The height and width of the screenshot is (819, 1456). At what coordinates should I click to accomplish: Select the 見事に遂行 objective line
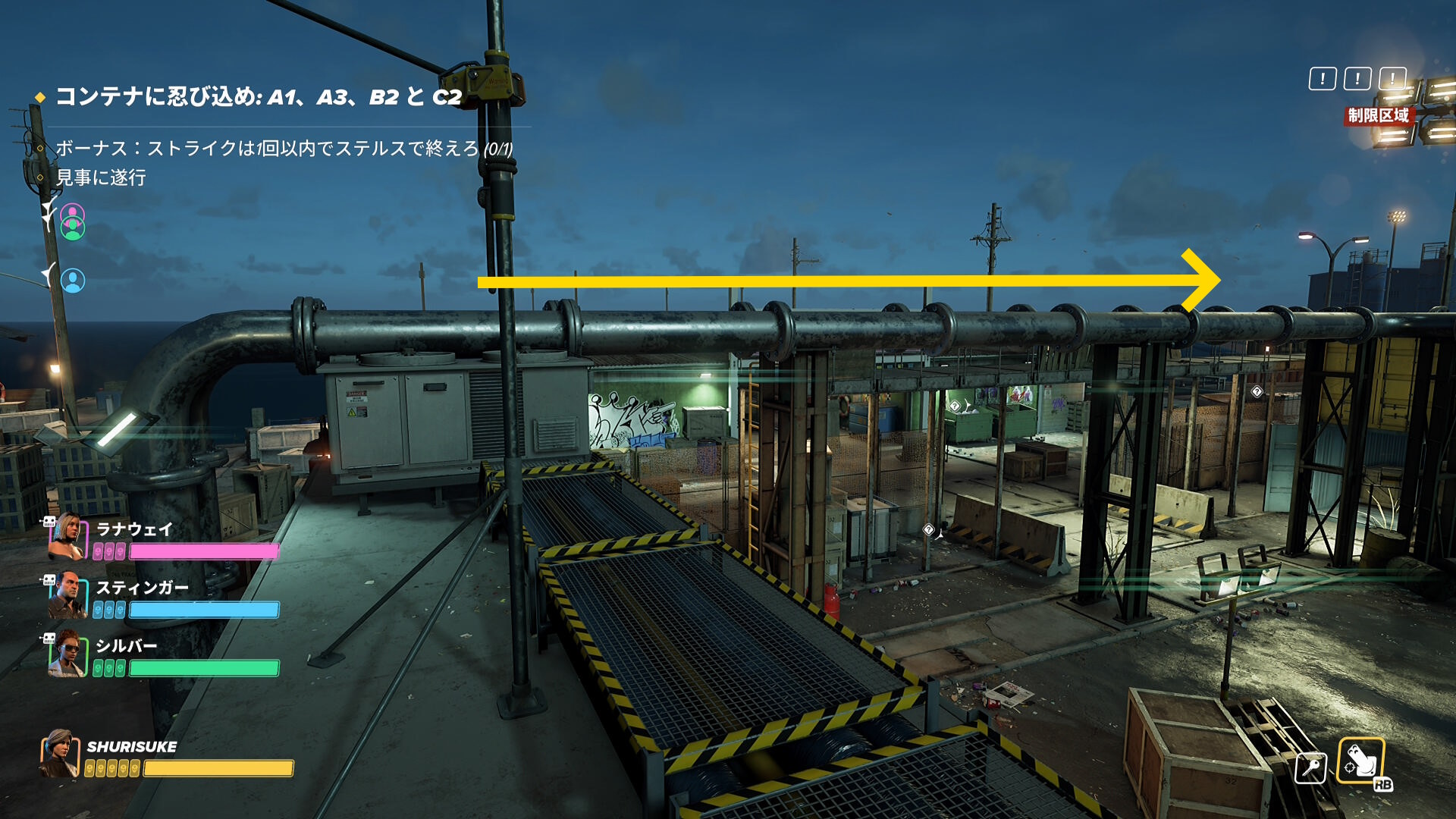pyautogui.click(x=101, y=178)
